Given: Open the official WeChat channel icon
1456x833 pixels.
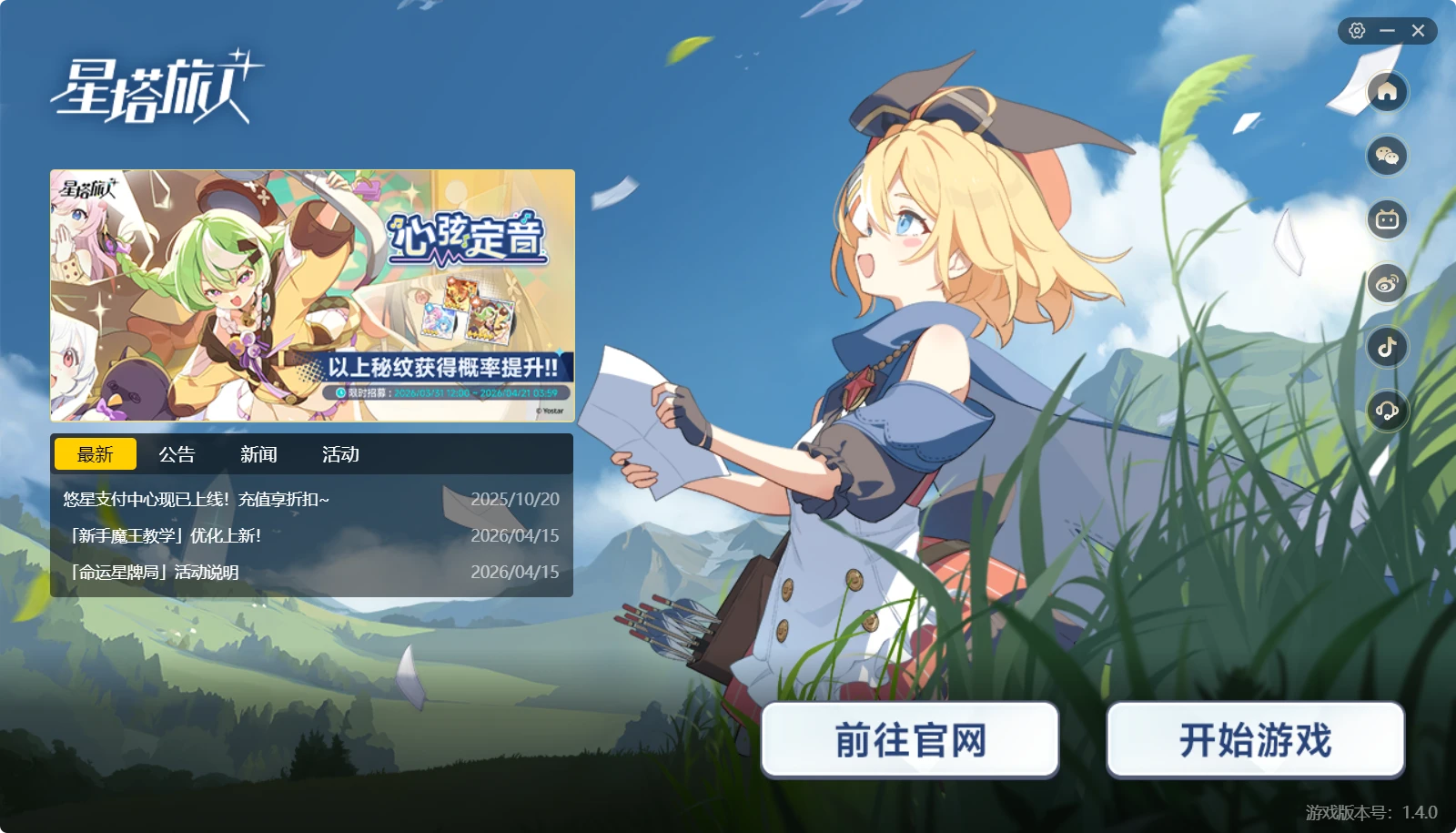Looking at the screenshot, I should point(1388,156).
